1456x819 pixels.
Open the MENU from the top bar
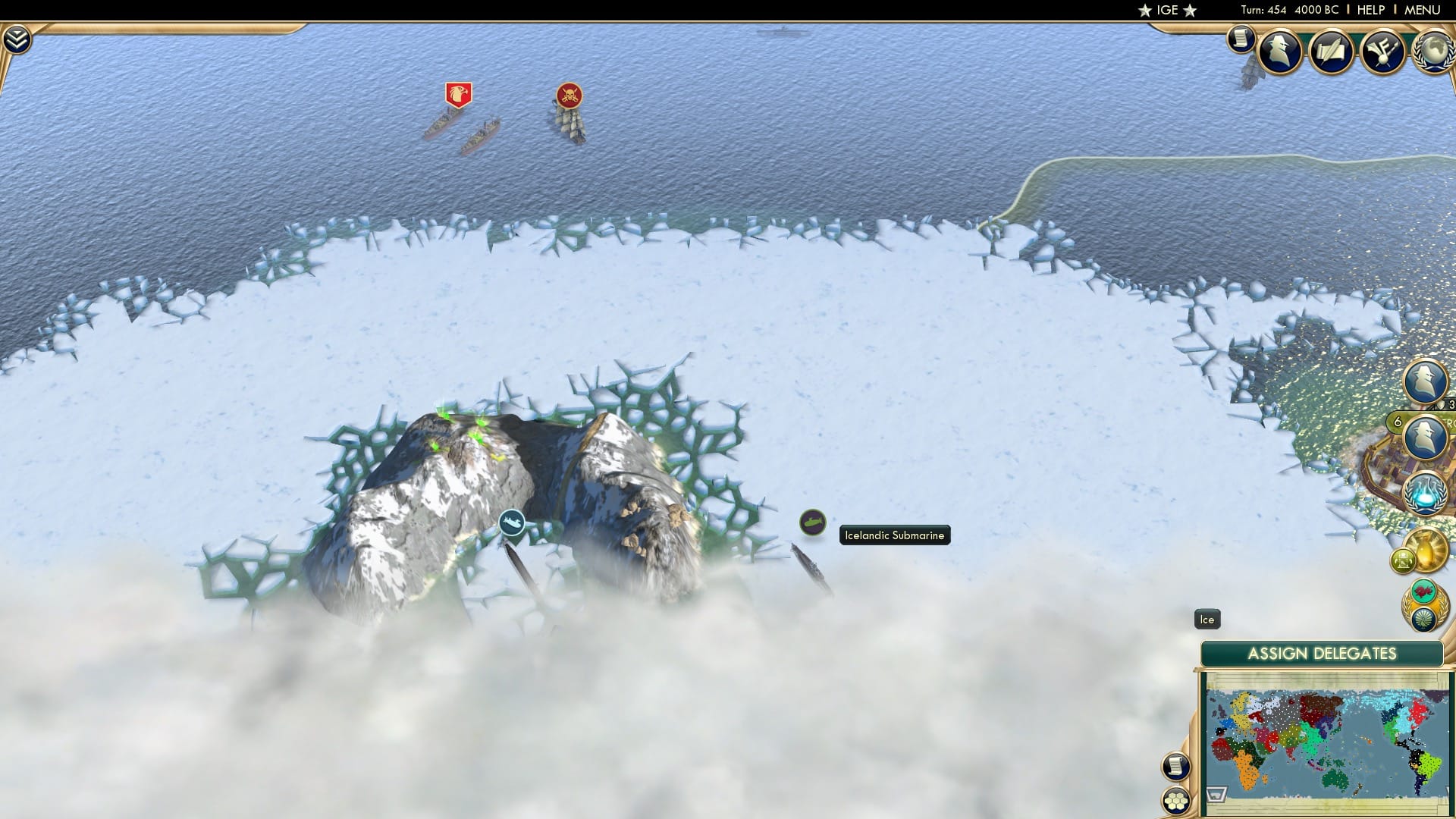tap(1424, 10)
